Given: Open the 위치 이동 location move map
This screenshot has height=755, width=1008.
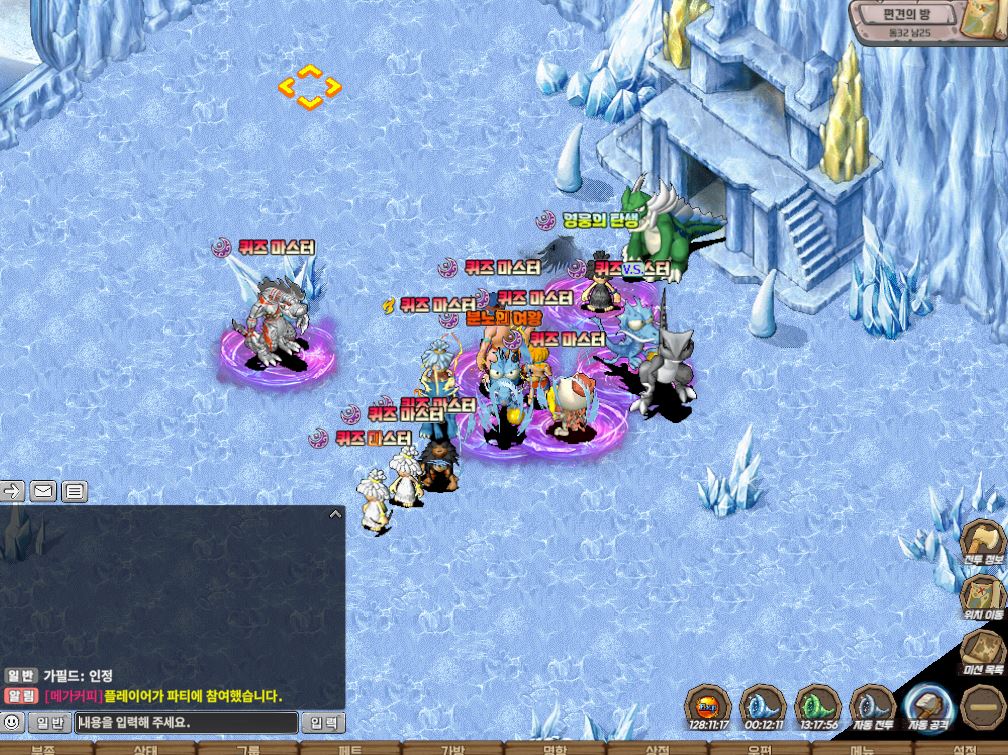Looking at the screenshot, I should [x=983, y=595].
